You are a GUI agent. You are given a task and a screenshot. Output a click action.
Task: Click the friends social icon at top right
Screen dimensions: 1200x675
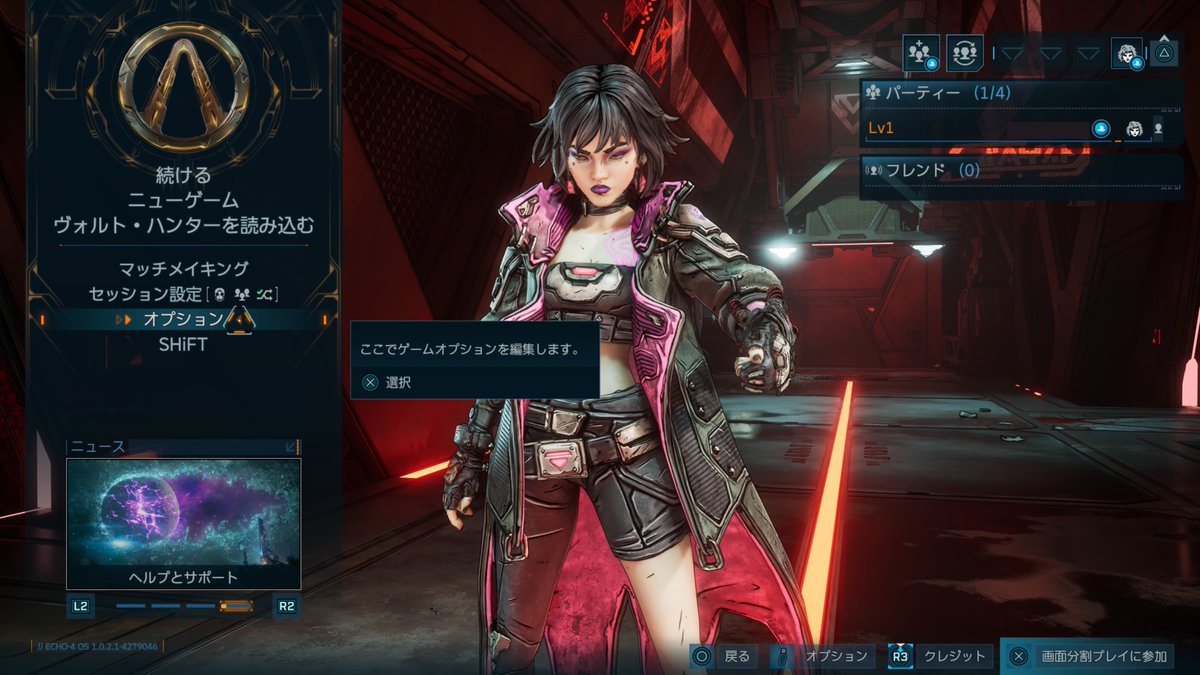pyautogui.click(x=964, y=52)
